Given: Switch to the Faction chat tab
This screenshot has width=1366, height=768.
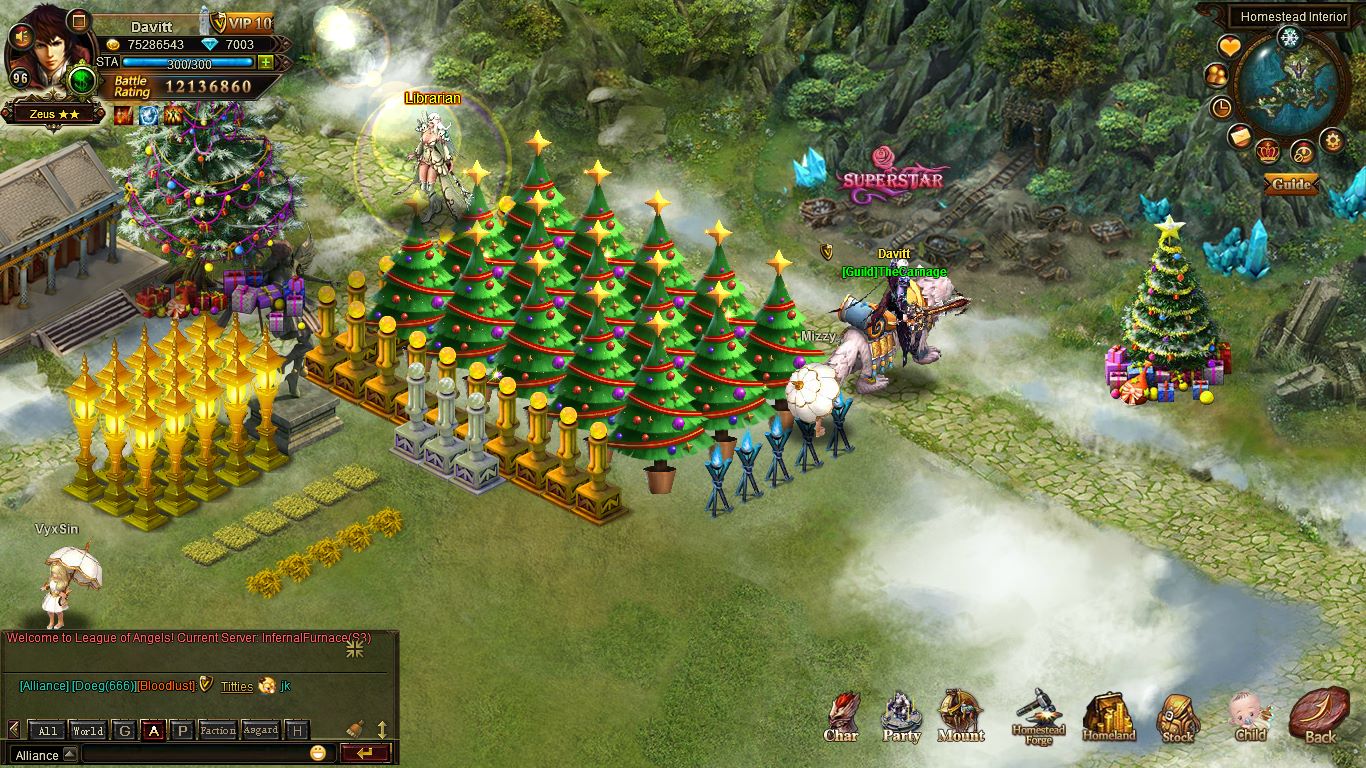Looking at the screenshot, I should (x=217, y=730).
